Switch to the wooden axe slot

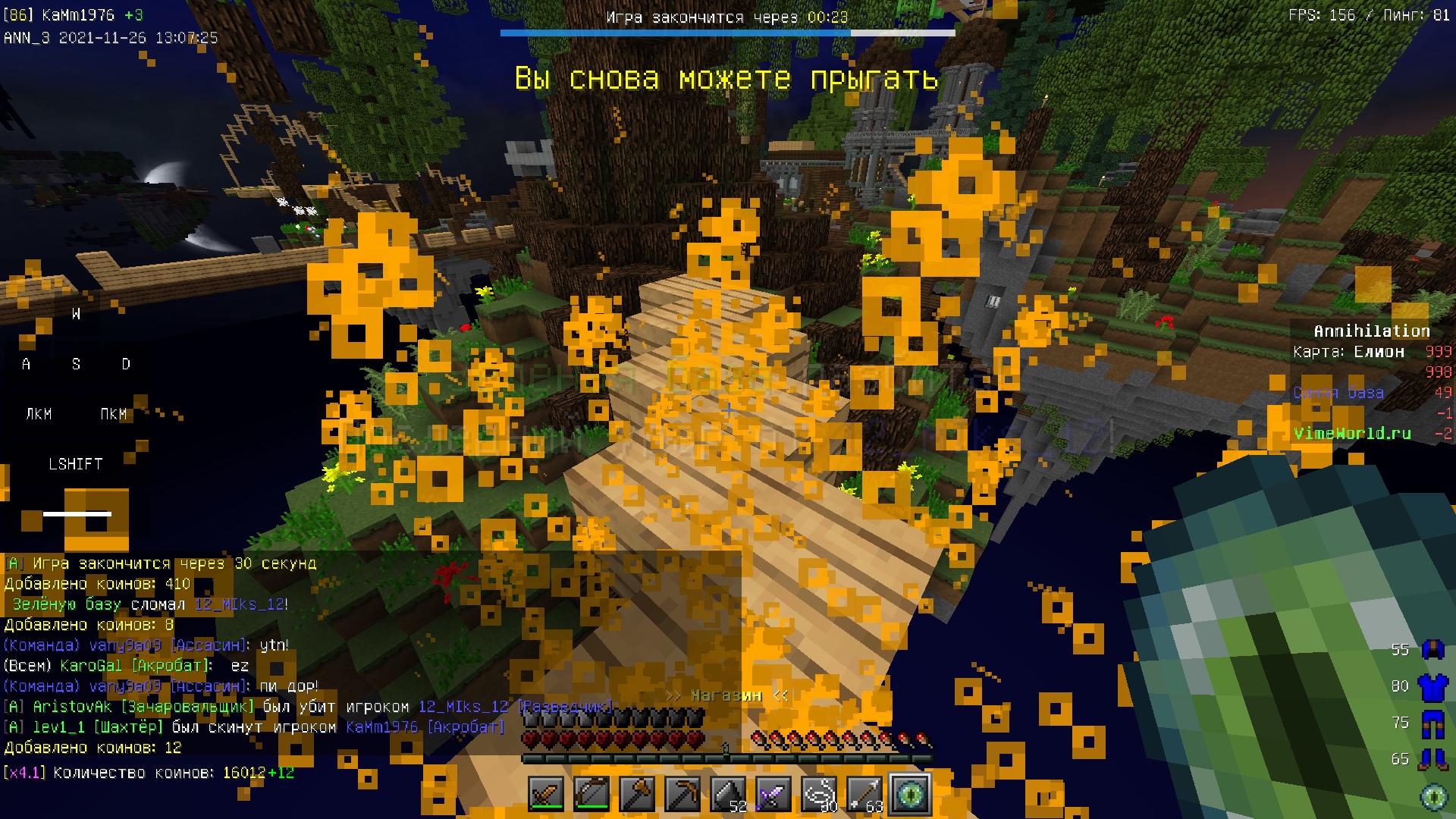[637, 795]
